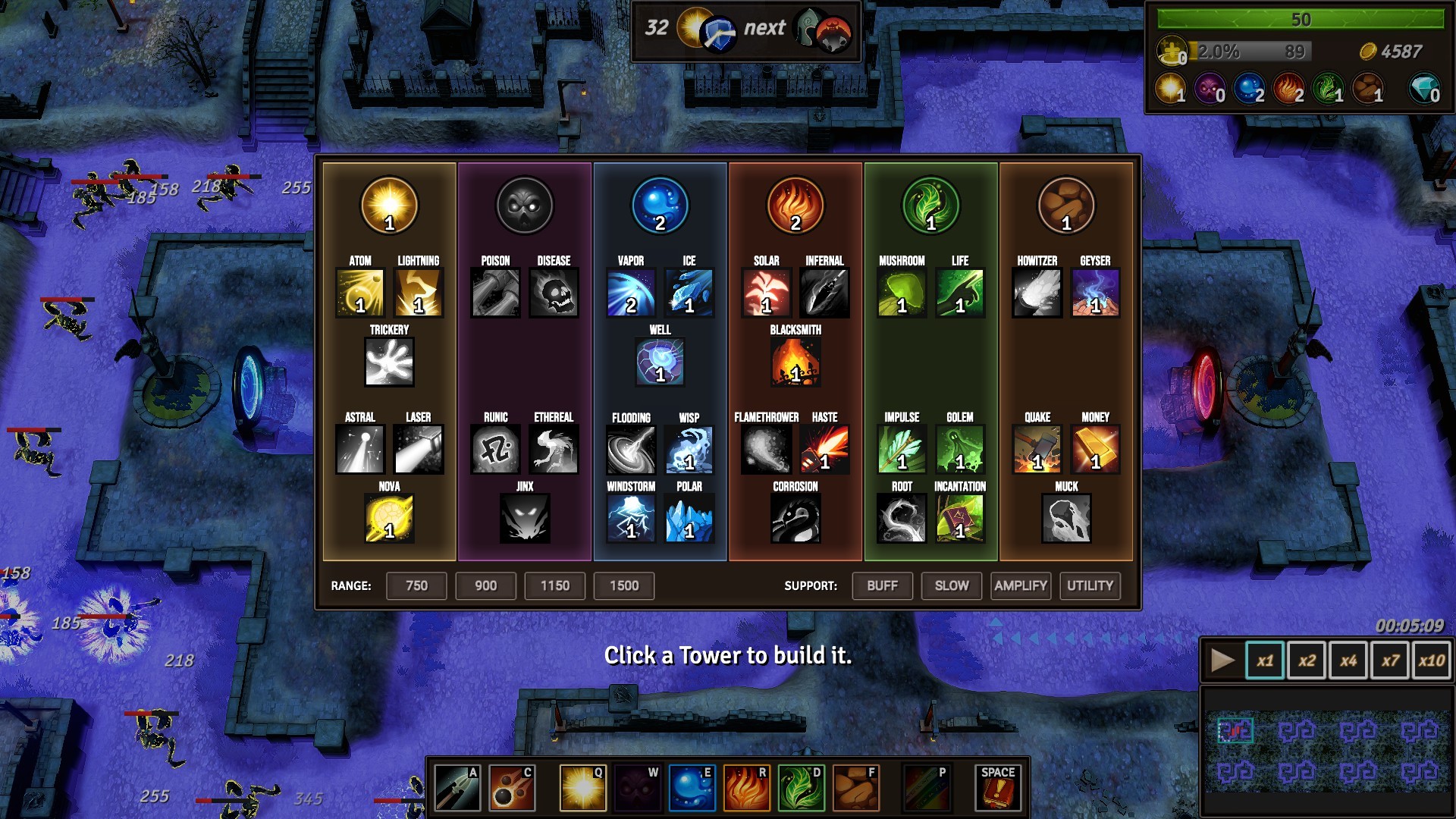Image resolution: width=1456 pixels, height=819 pixels.
Task: Toggle the SLOW support filter
Action: click(x=951, y=585)
